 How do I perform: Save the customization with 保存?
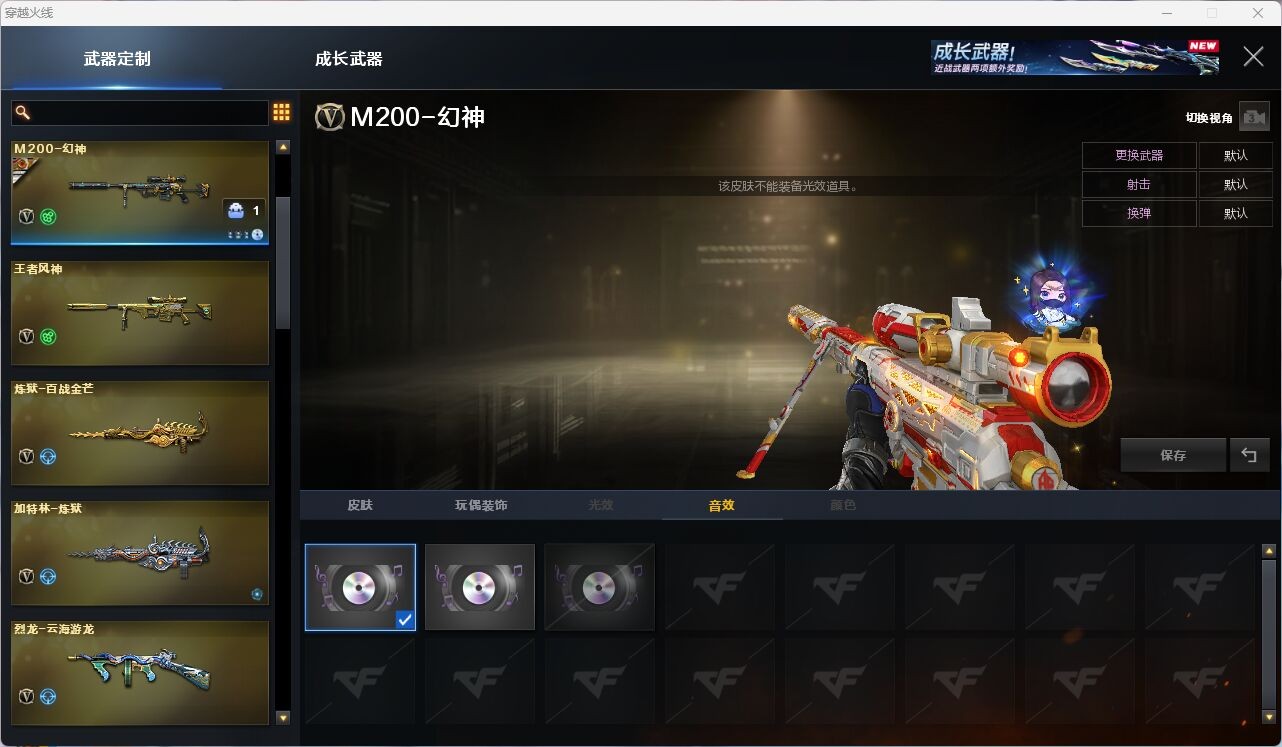[1173, 455]
